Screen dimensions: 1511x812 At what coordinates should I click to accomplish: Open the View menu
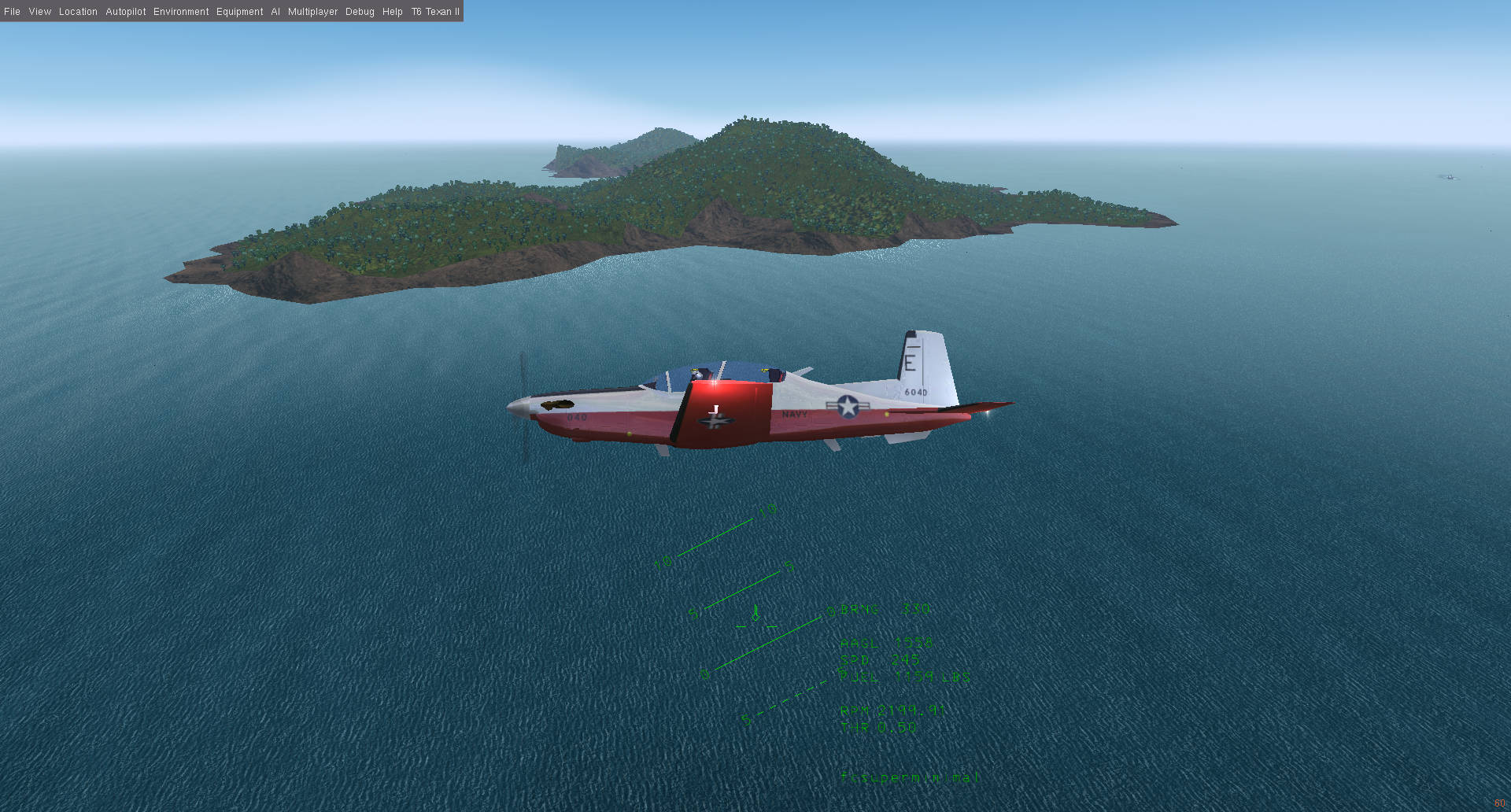click(x=39, y=11)
